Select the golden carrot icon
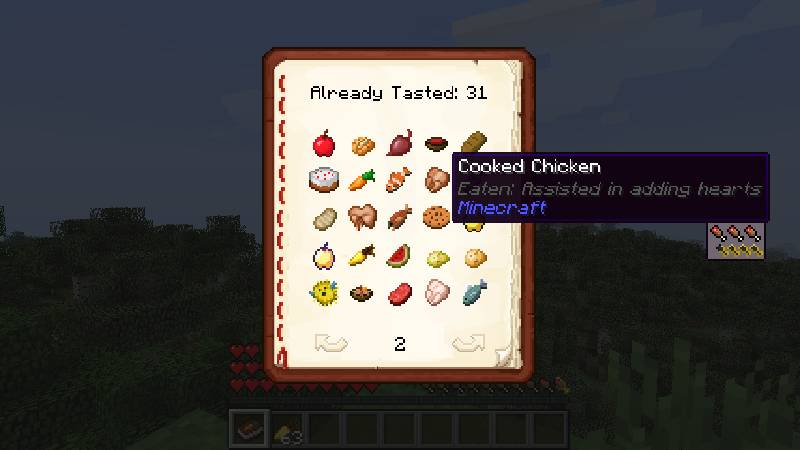The width and height of the screenshot is (800, 450). coord(361,255)
